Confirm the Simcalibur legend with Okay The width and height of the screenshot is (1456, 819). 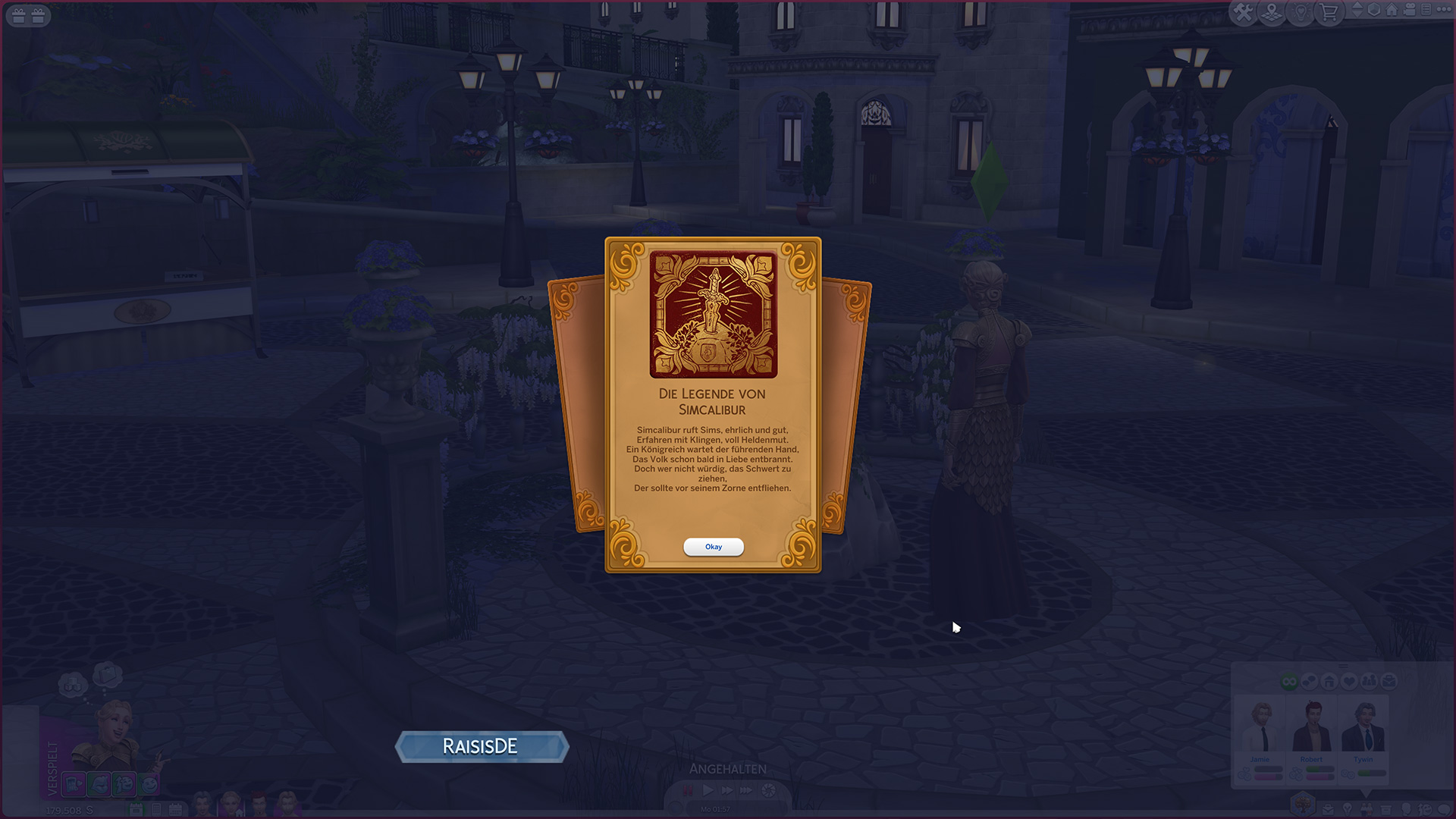click(713, 547)
